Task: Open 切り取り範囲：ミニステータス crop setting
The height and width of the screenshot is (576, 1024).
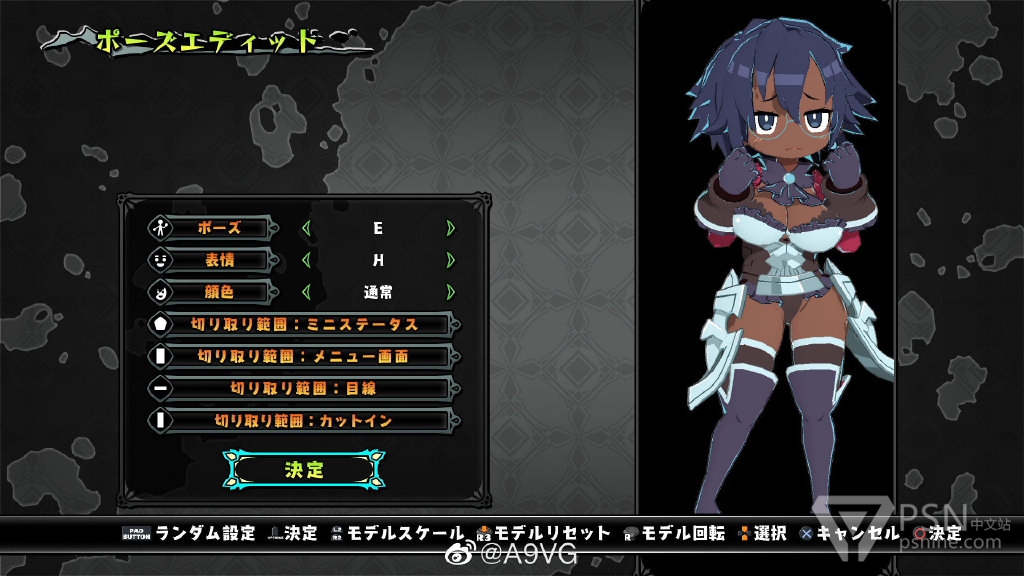Action: (304, 324)
